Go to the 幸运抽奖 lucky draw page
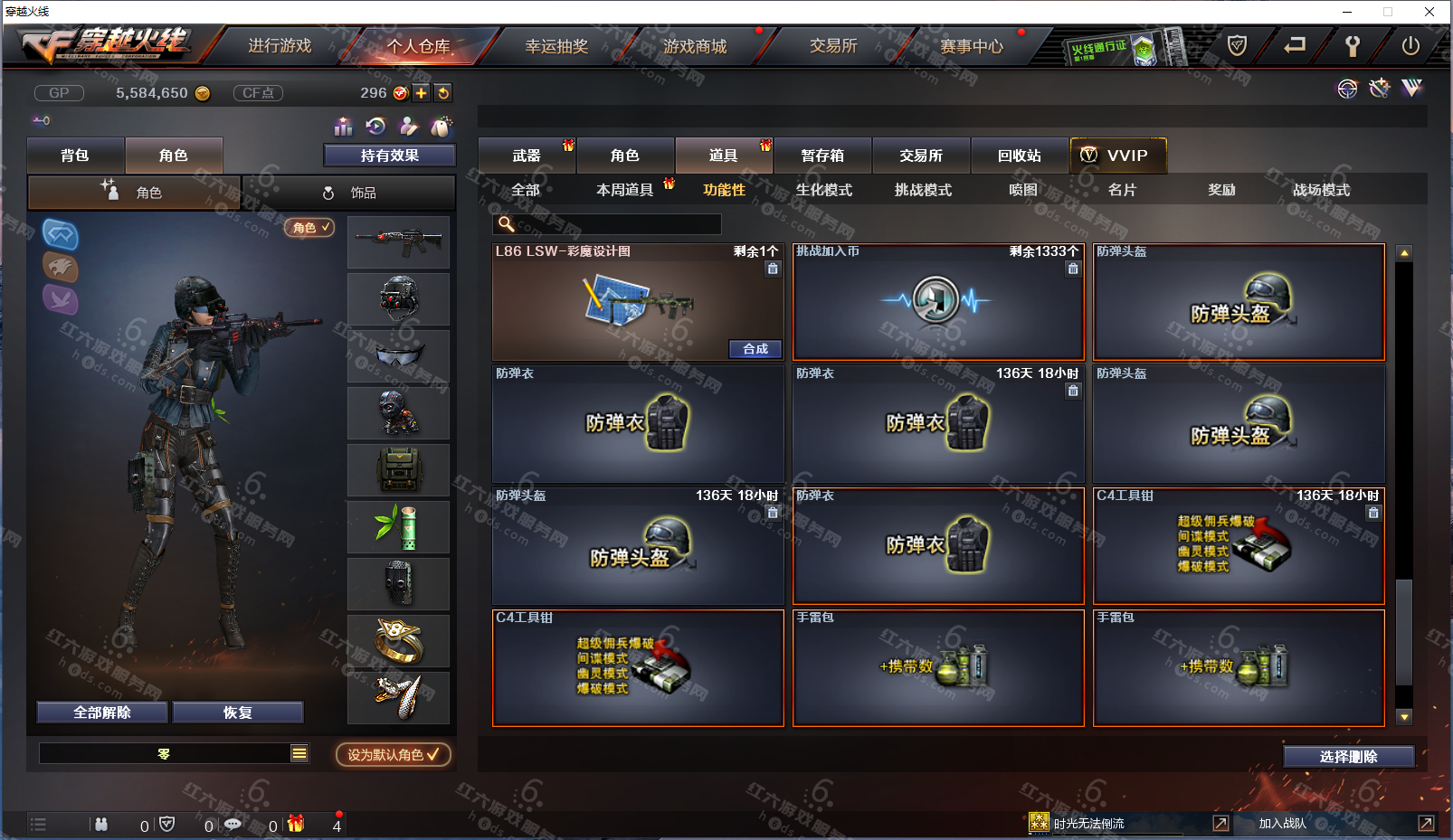 click(556, 46)
